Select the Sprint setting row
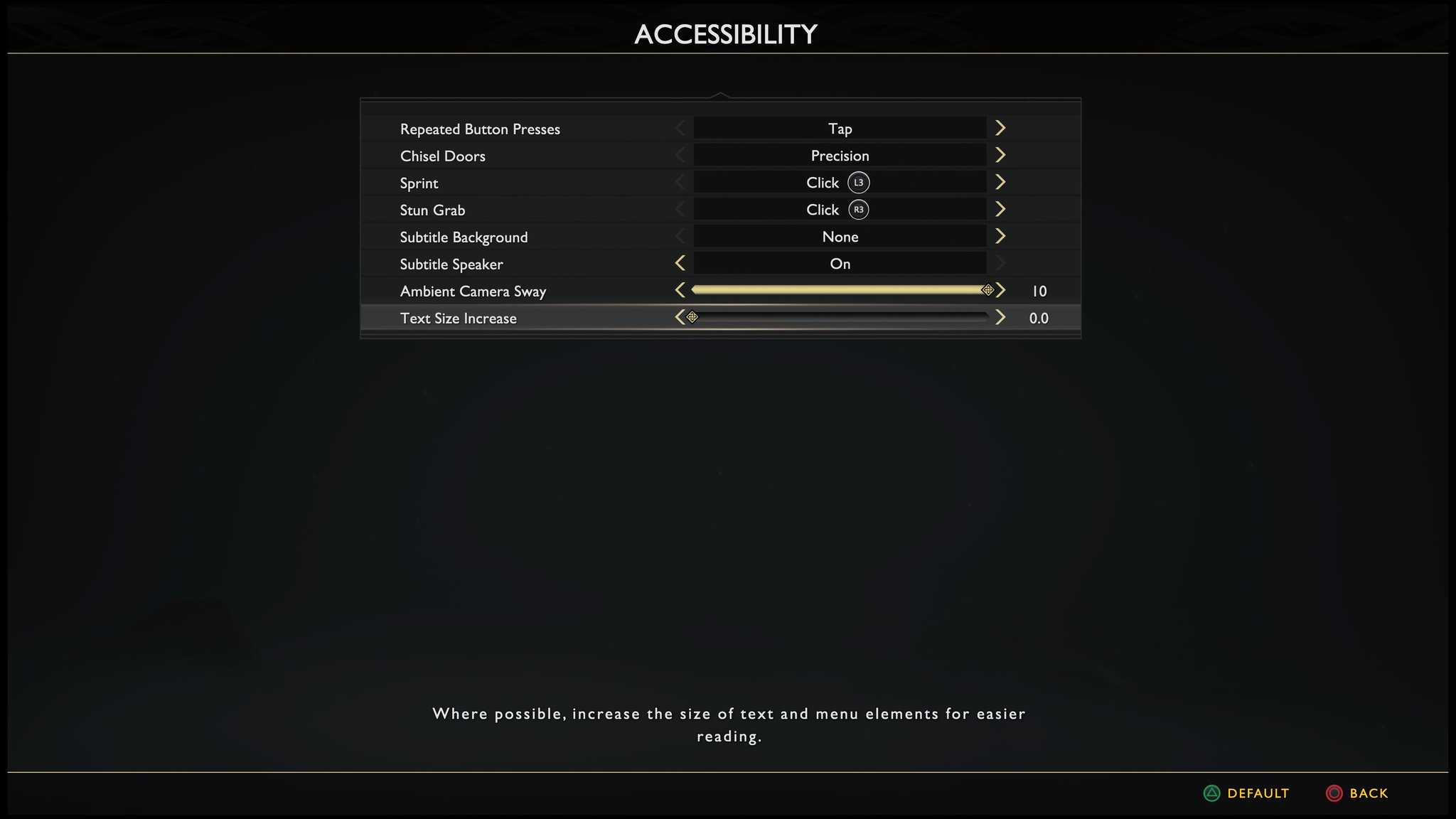1456x819 pixels. coord(419,183)
